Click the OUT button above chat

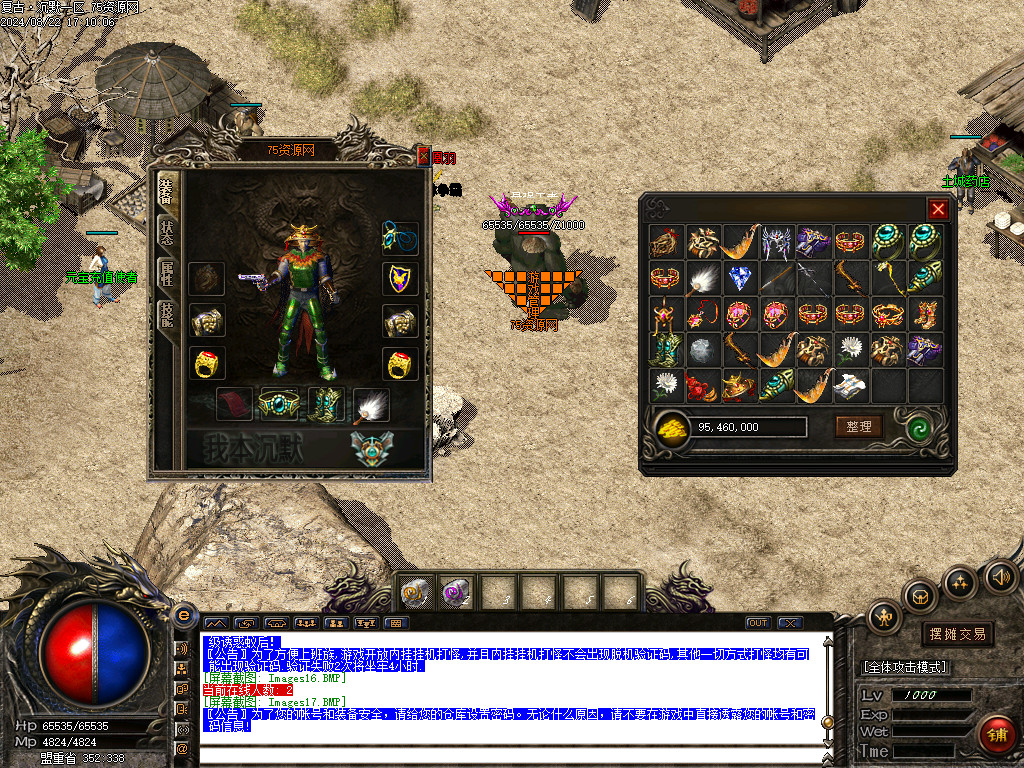tap(758, 623)
